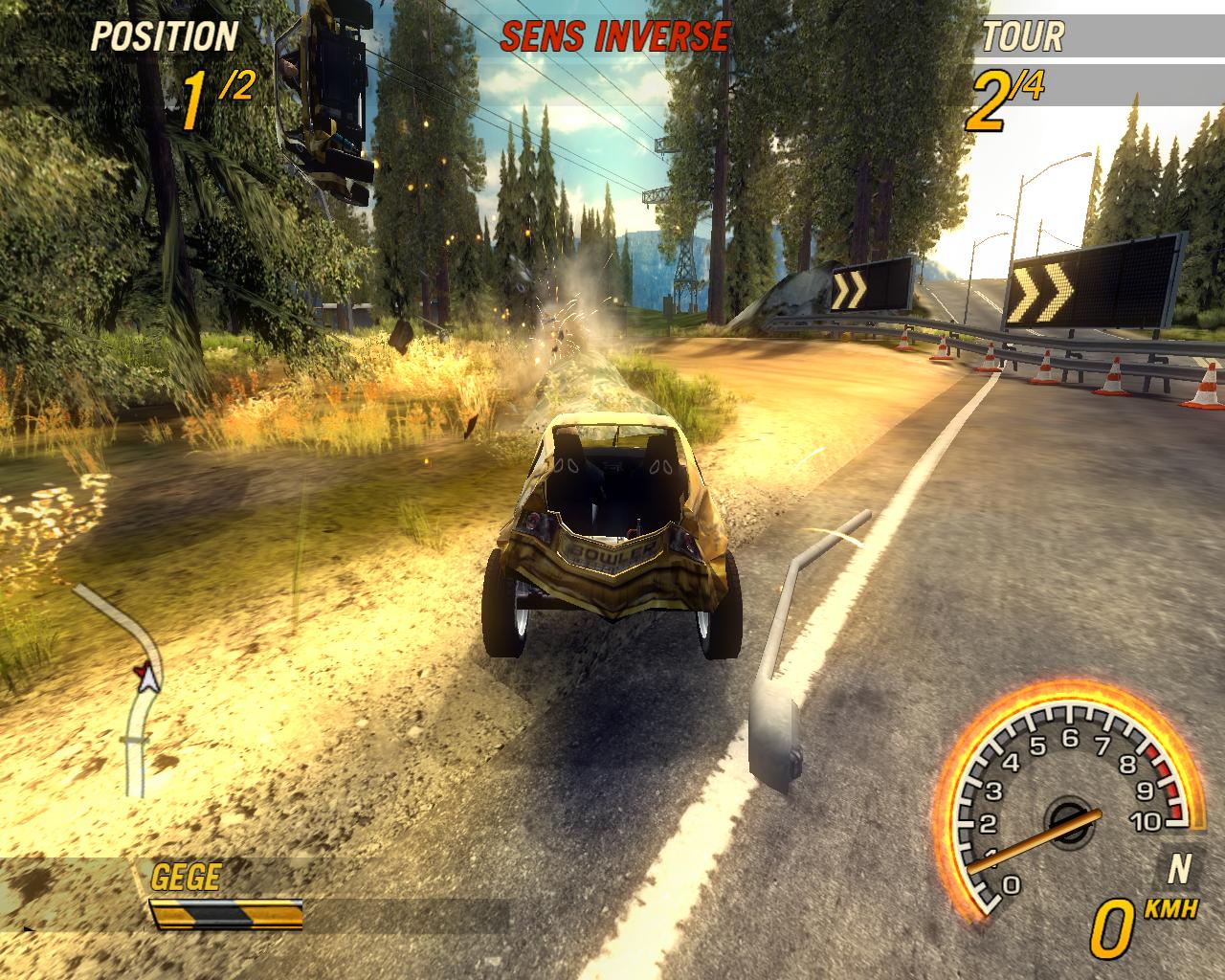Image resolution: width=1225 pixels, height=980 pixels.
Task: Select the player arrow marker on the minimap
Action: (147, 678)
